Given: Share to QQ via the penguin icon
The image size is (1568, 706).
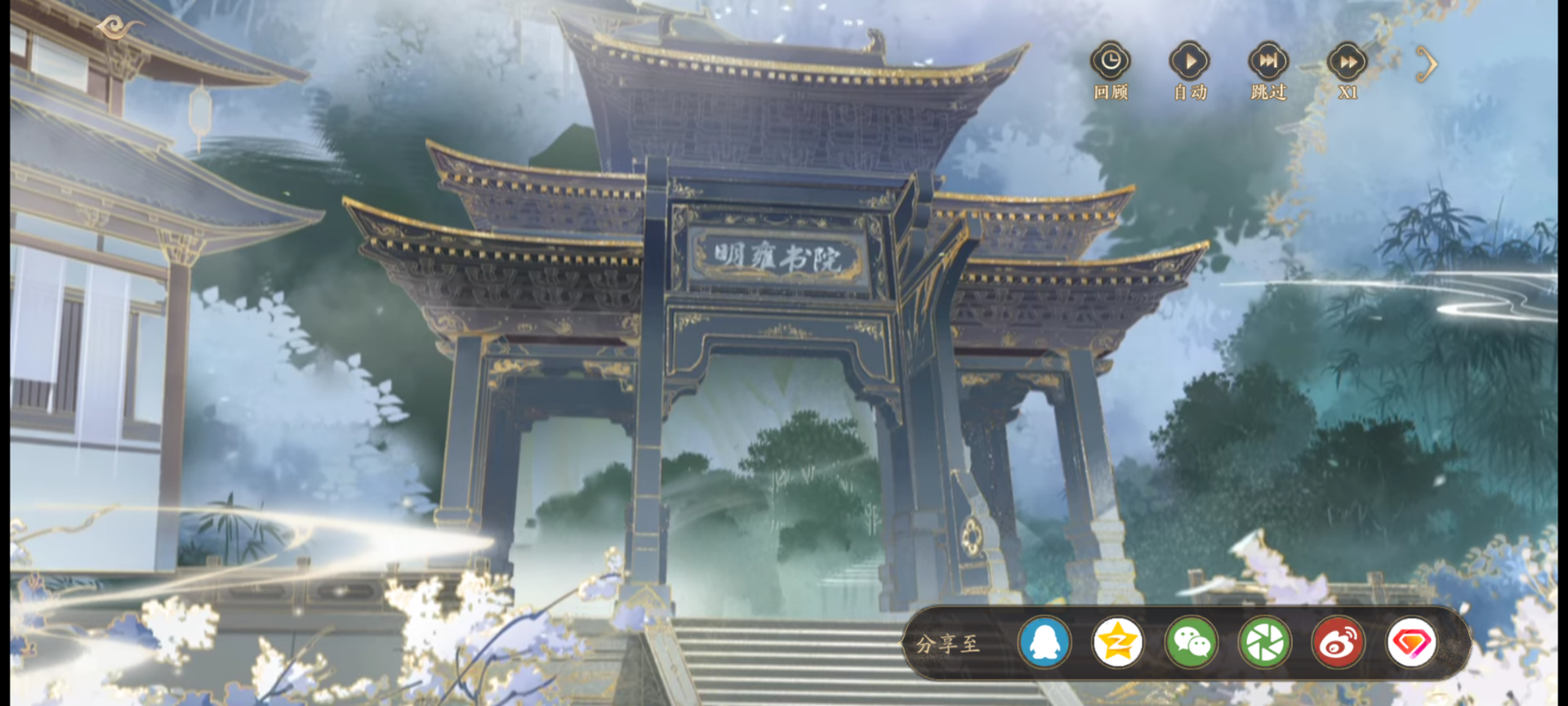Looking at the screenshot, I should pyautogui.click(x=1045, y=643).
